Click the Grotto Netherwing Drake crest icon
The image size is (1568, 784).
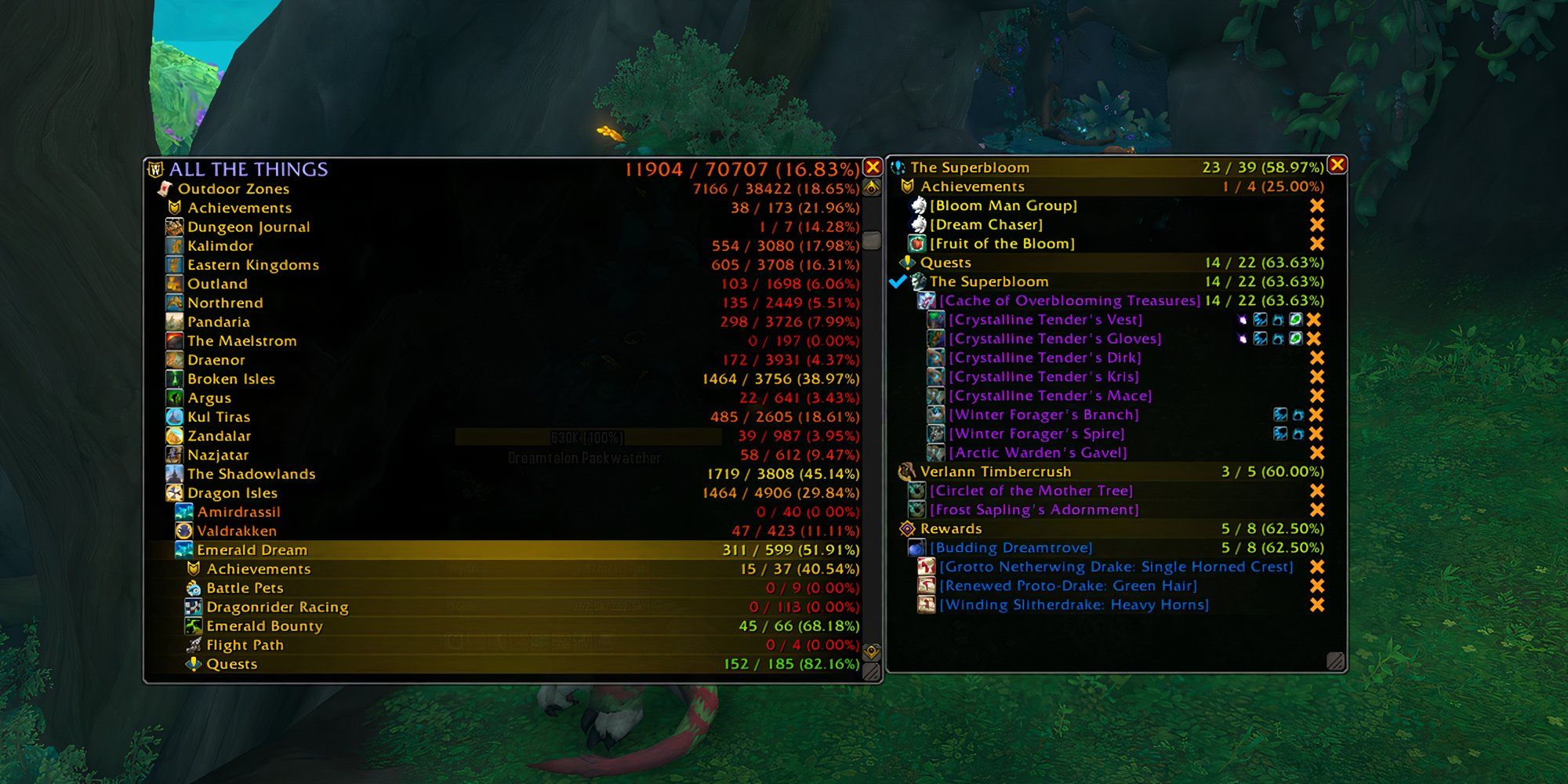(925, 566)
